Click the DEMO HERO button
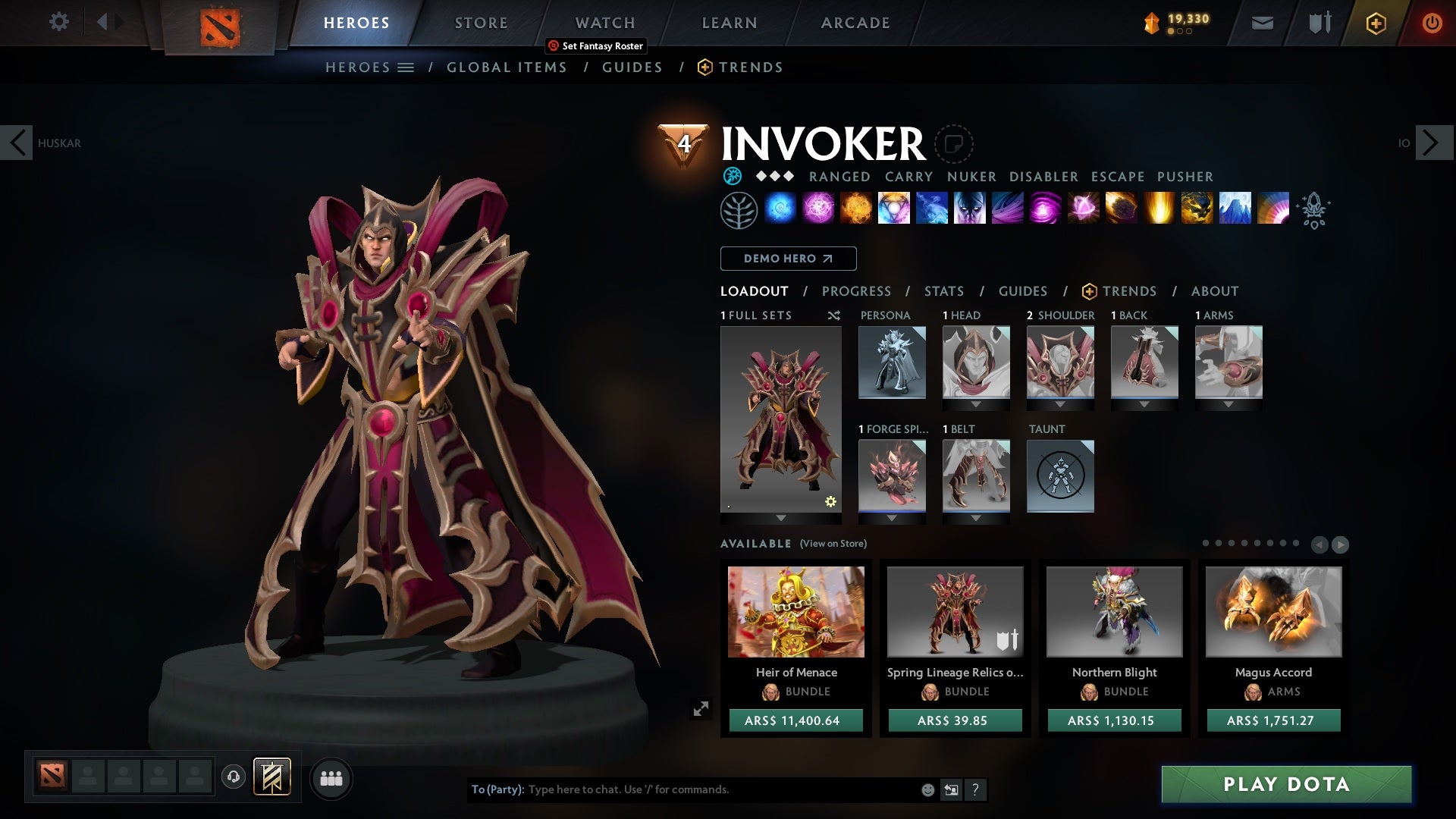The height and width of the screenshot is (819, 1456). coord(787,259)
